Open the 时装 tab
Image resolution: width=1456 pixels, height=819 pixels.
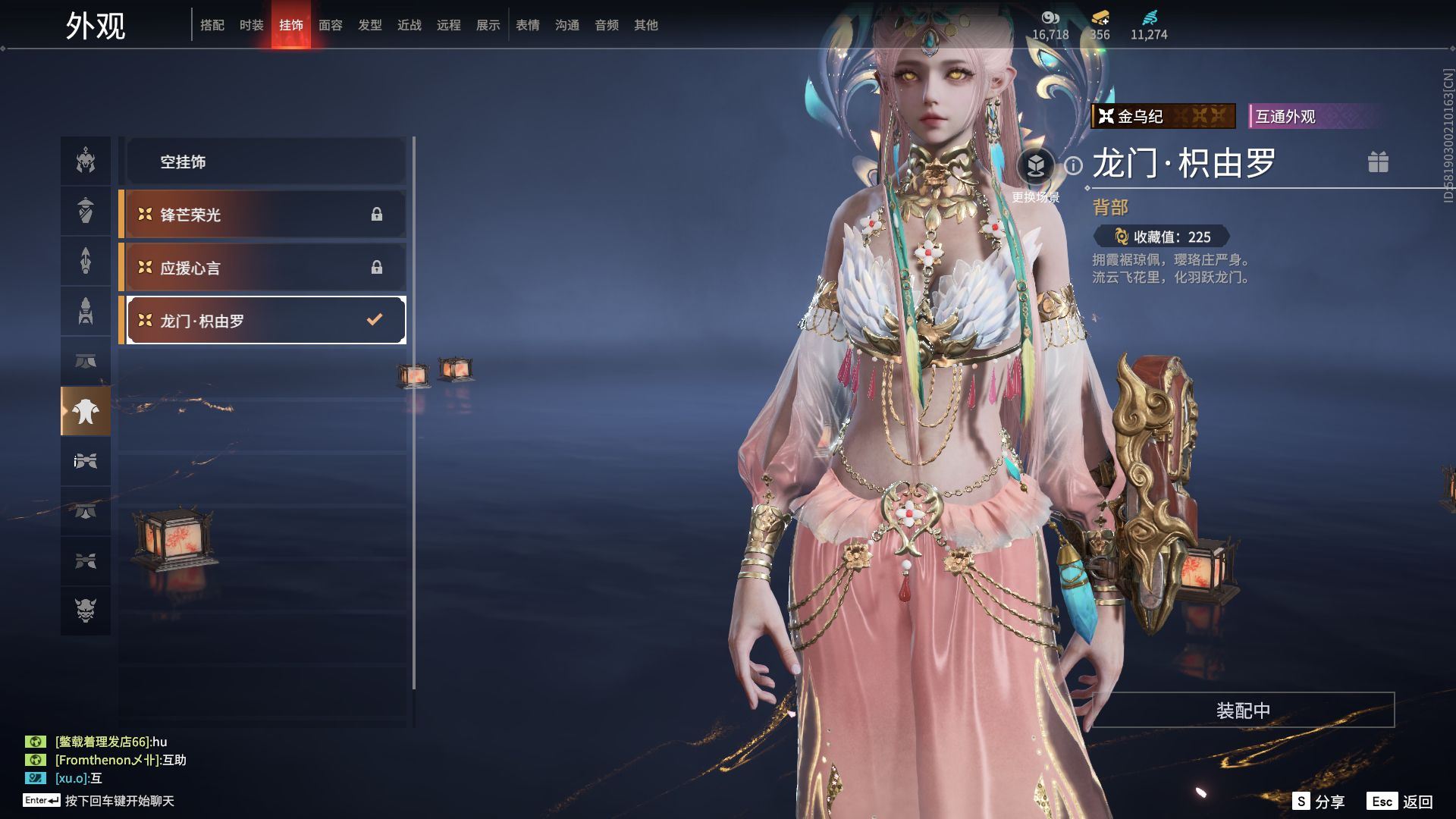[x=251, y=25]
